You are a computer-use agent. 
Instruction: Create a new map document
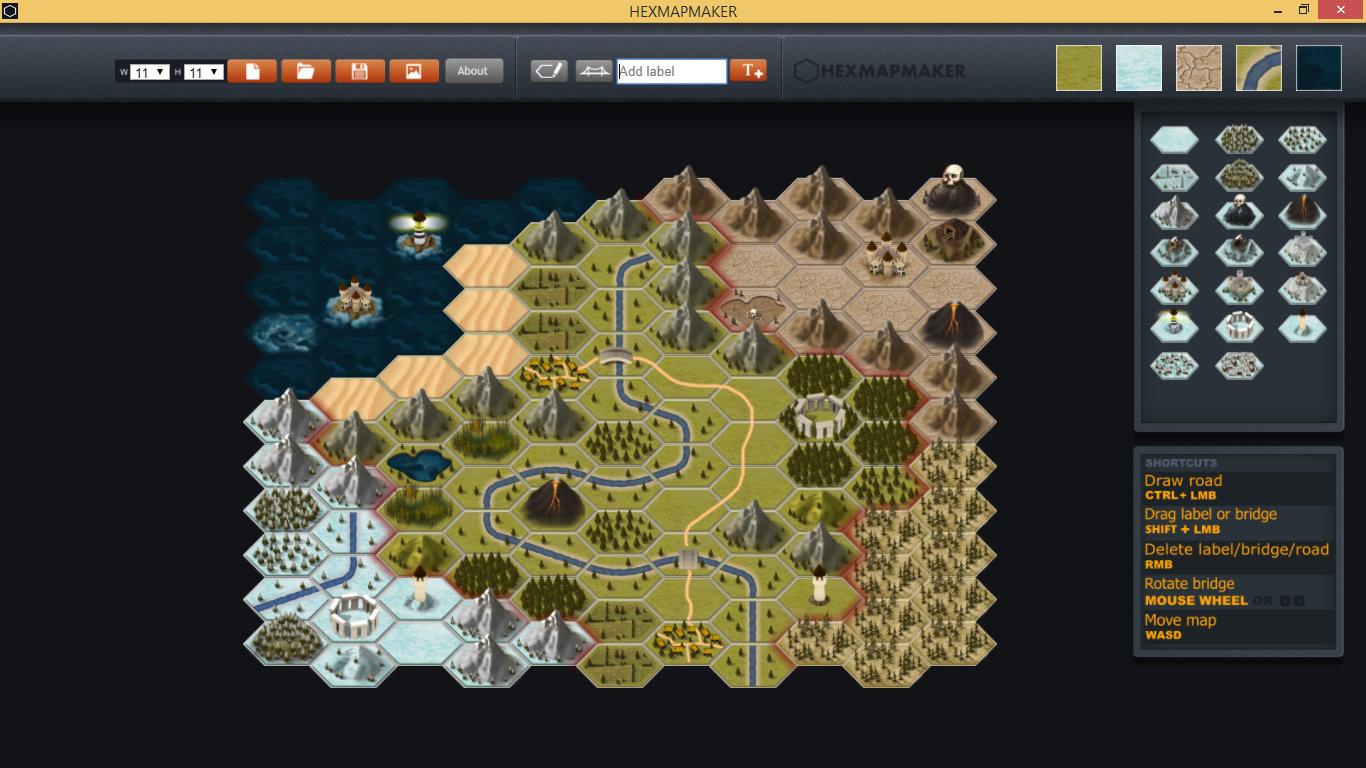[x=252, y=70]
